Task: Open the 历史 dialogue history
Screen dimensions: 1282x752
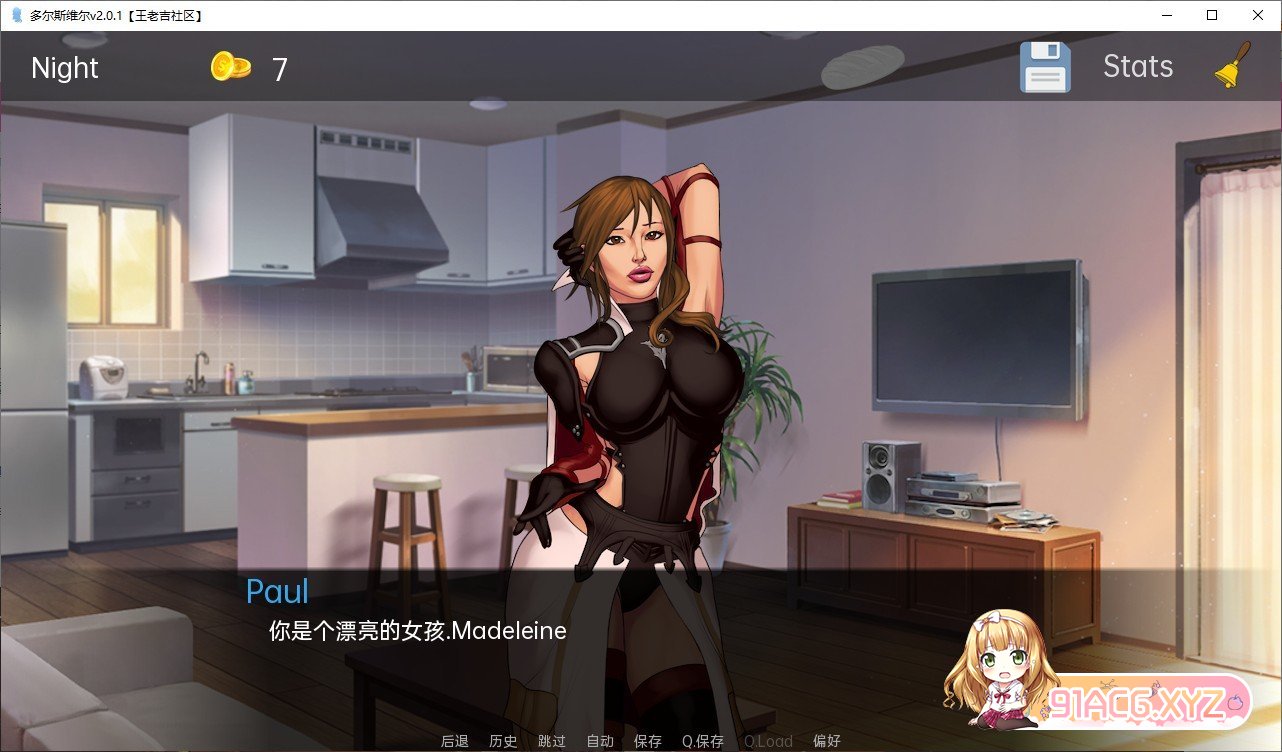Action: (x=503, y=741)
